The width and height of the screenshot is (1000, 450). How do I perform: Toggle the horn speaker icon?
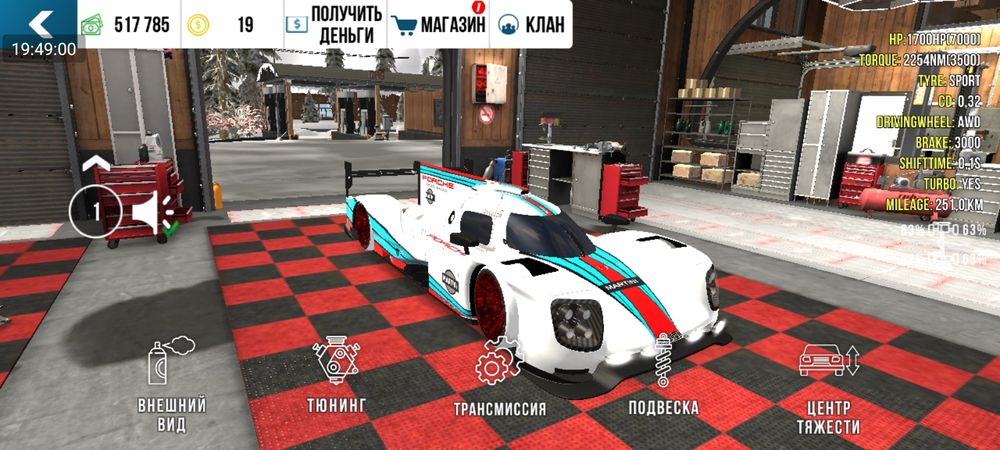(x=152, y=212)
